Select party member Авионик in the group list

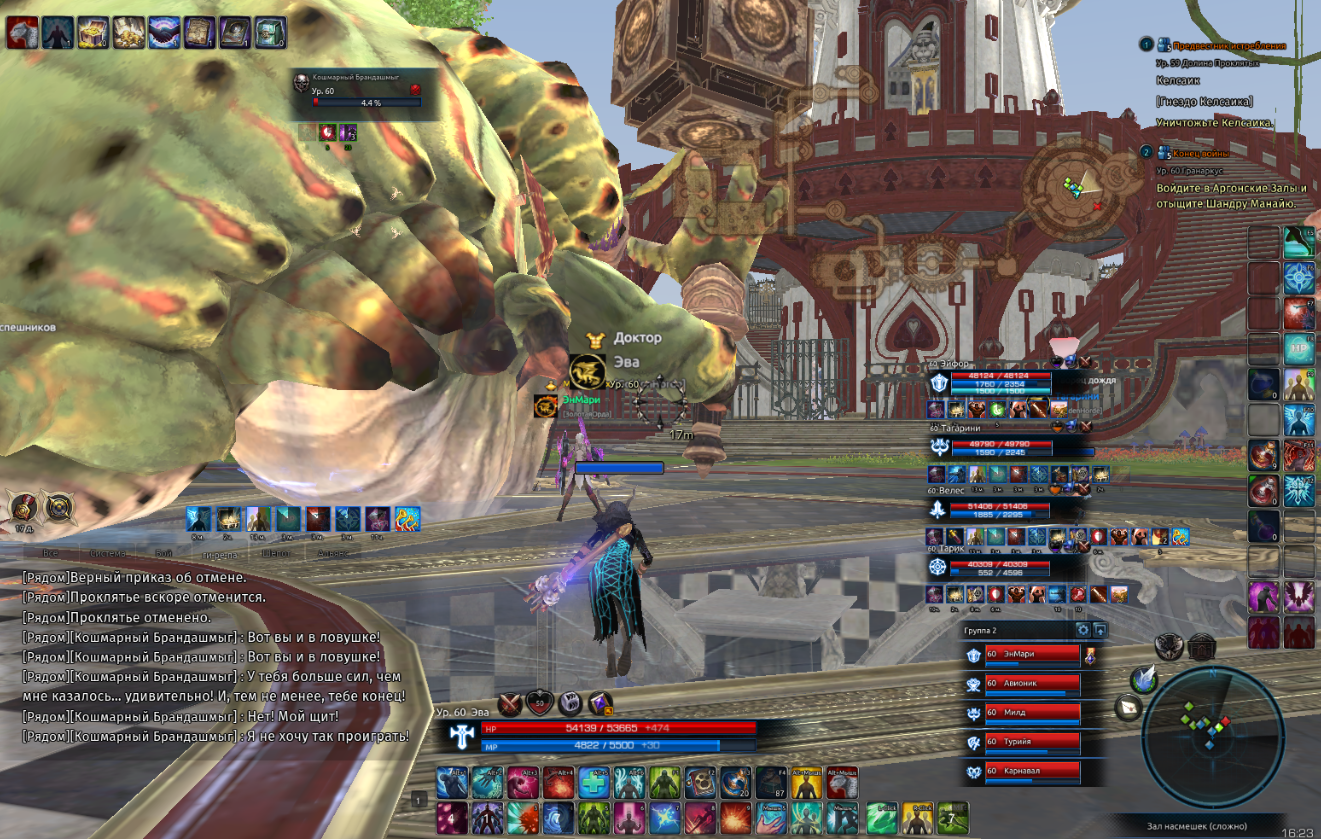[x=1030, y=684]
